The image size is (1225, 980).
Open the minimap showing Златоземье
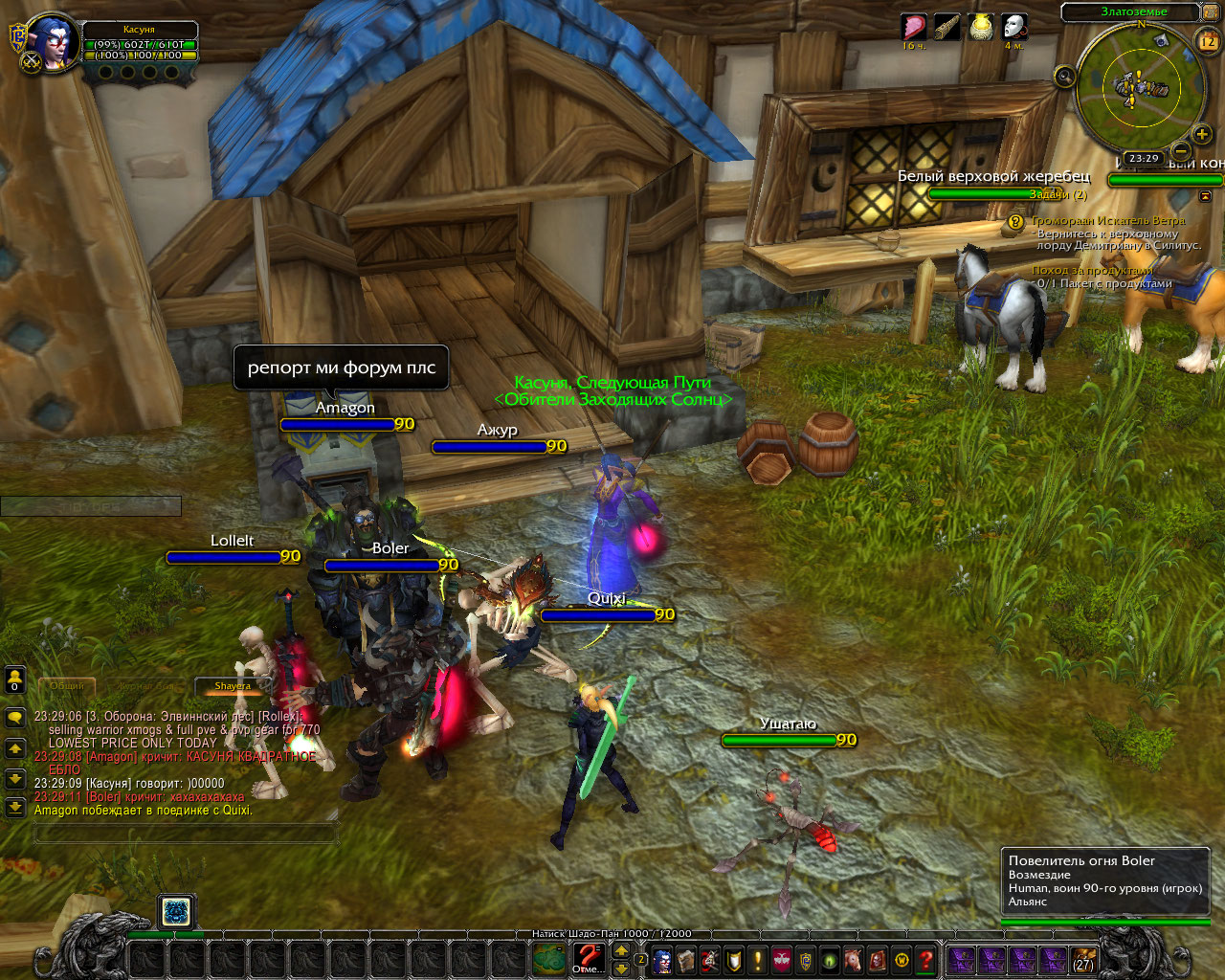pyautogui.click(x=1137, y=89)
